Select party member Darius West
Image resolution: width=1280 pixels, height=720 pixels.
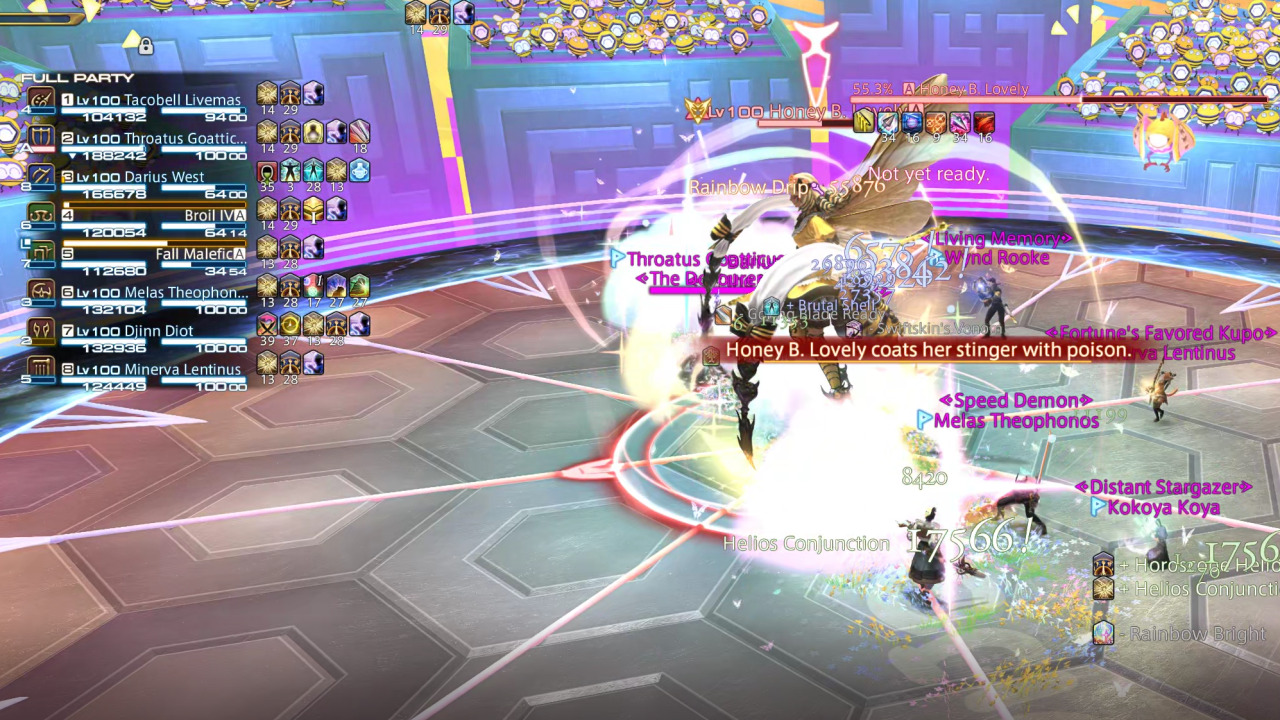(165, 176)
